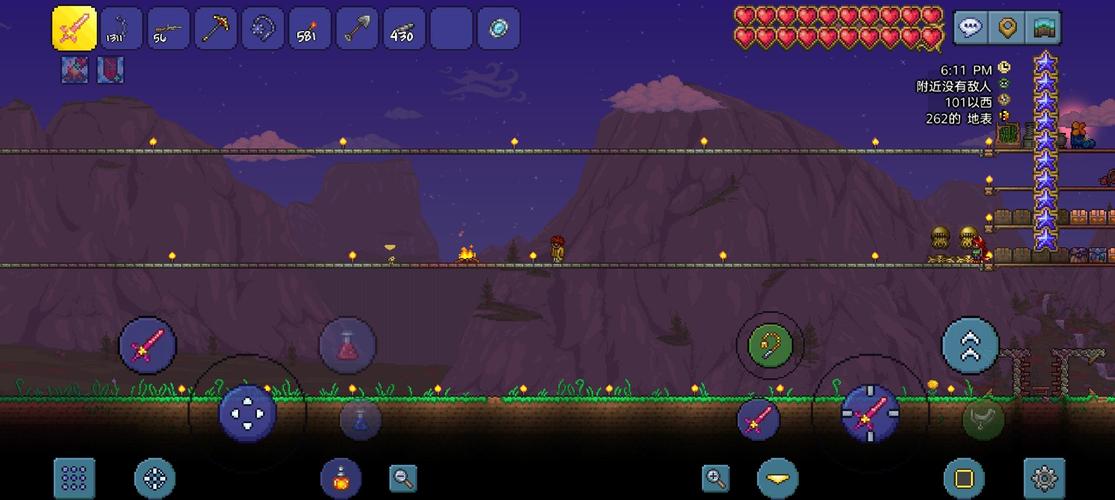Toggle the minimap landscape button

pos(1044,27)
